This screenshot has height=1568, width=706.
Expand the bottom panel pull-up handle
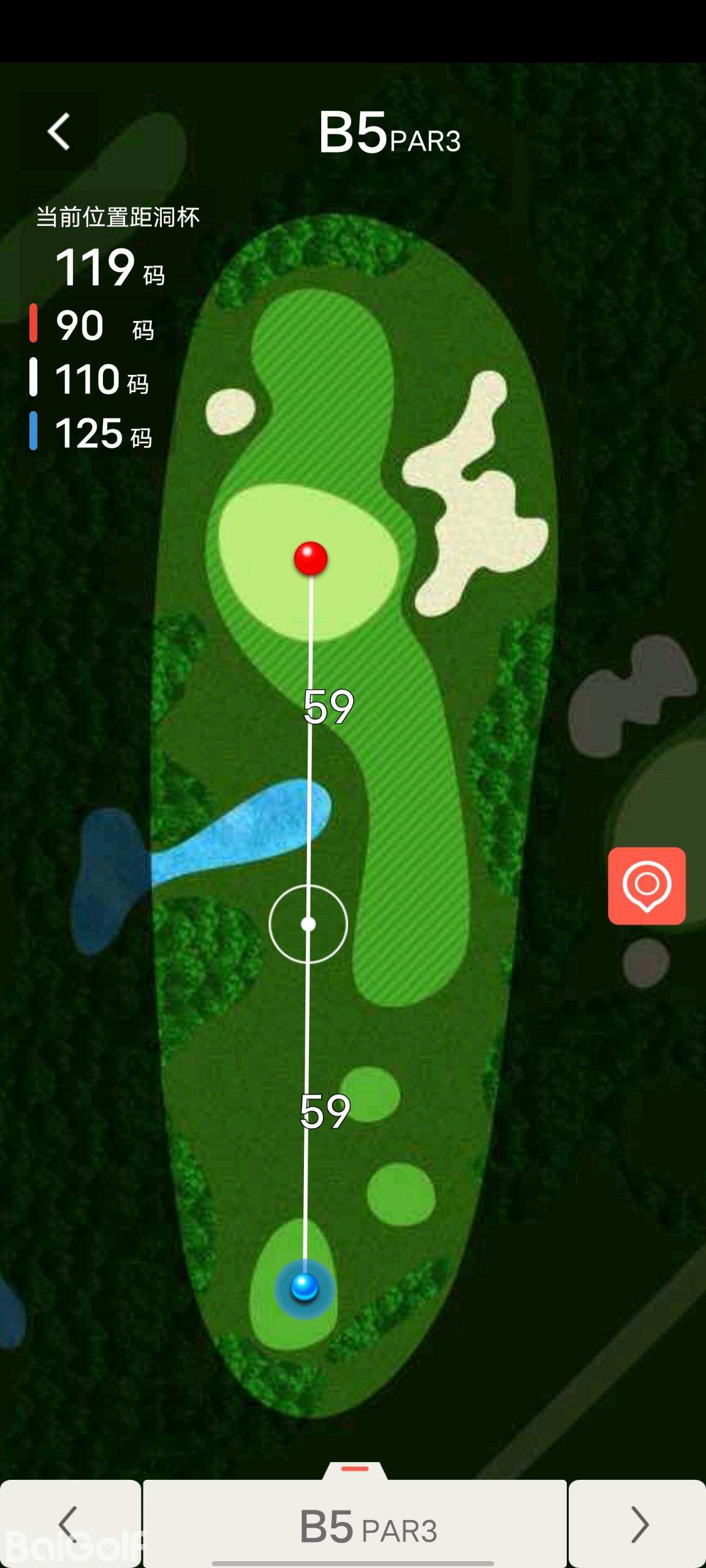coord(355,1470)
